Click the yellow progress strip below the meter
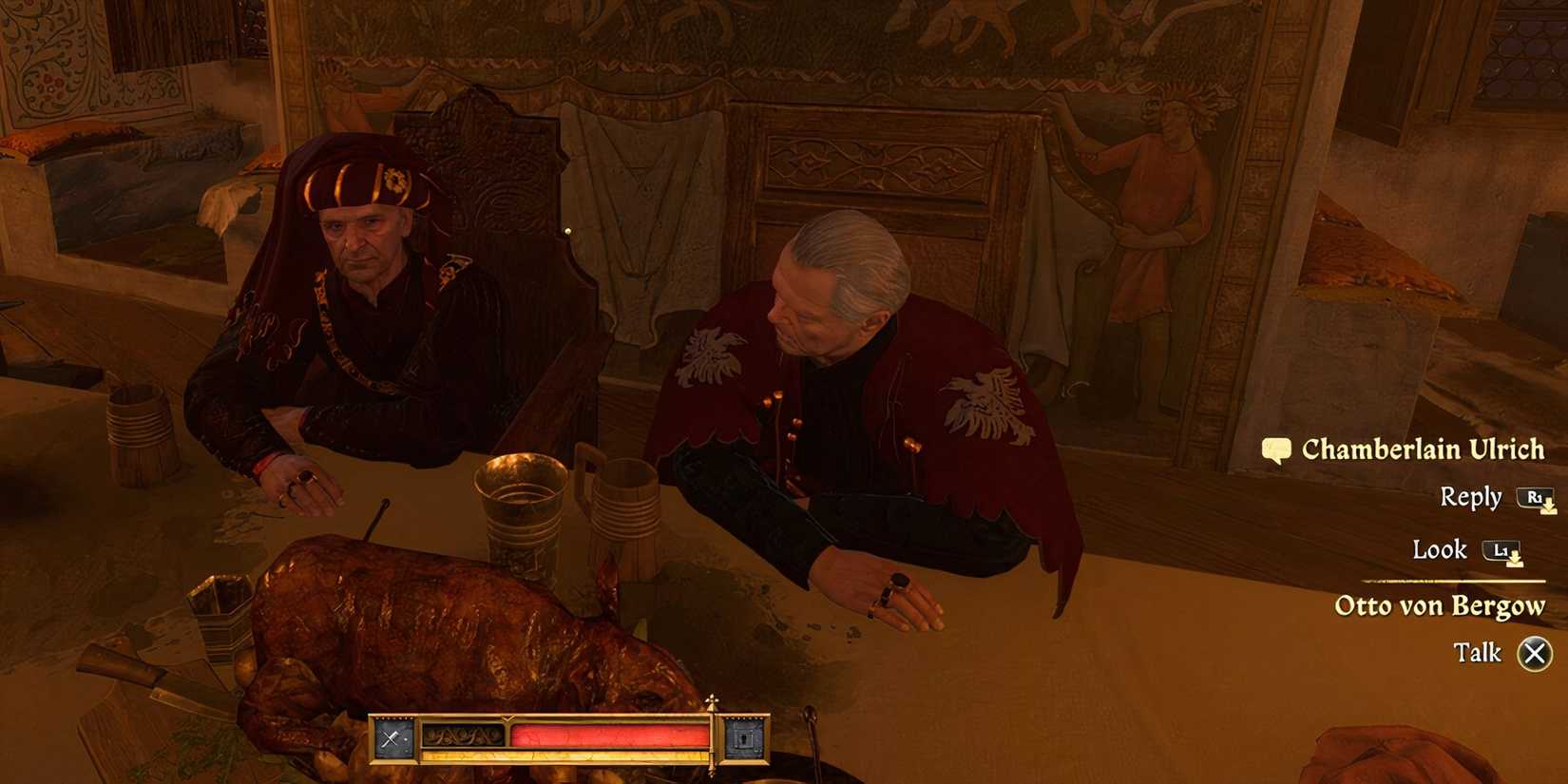 (x=564, y=755)
